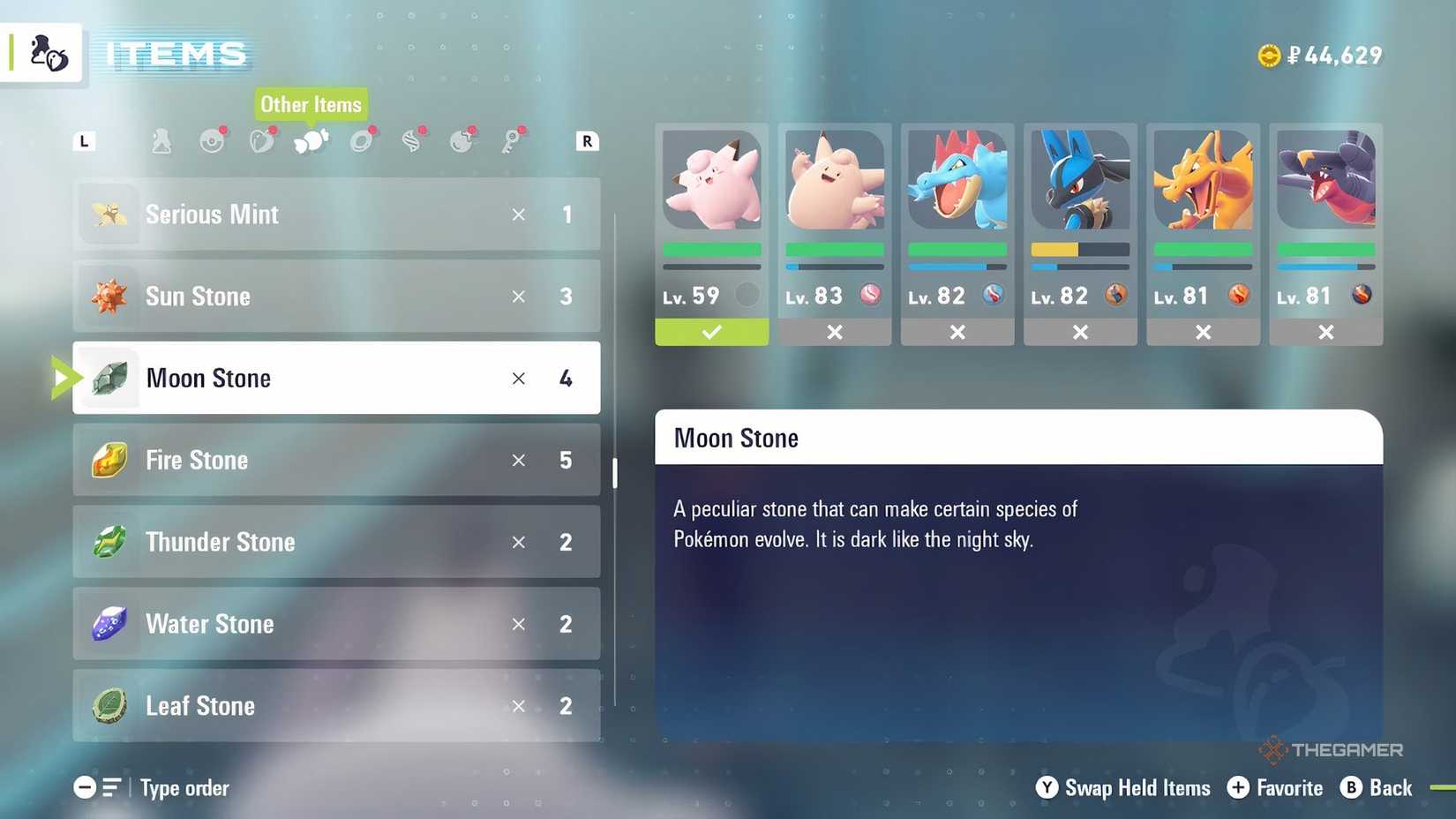This screenshot has height=819, width=1456.
Task: Select the Poké Balls category icon
Action: click(212, 140)
